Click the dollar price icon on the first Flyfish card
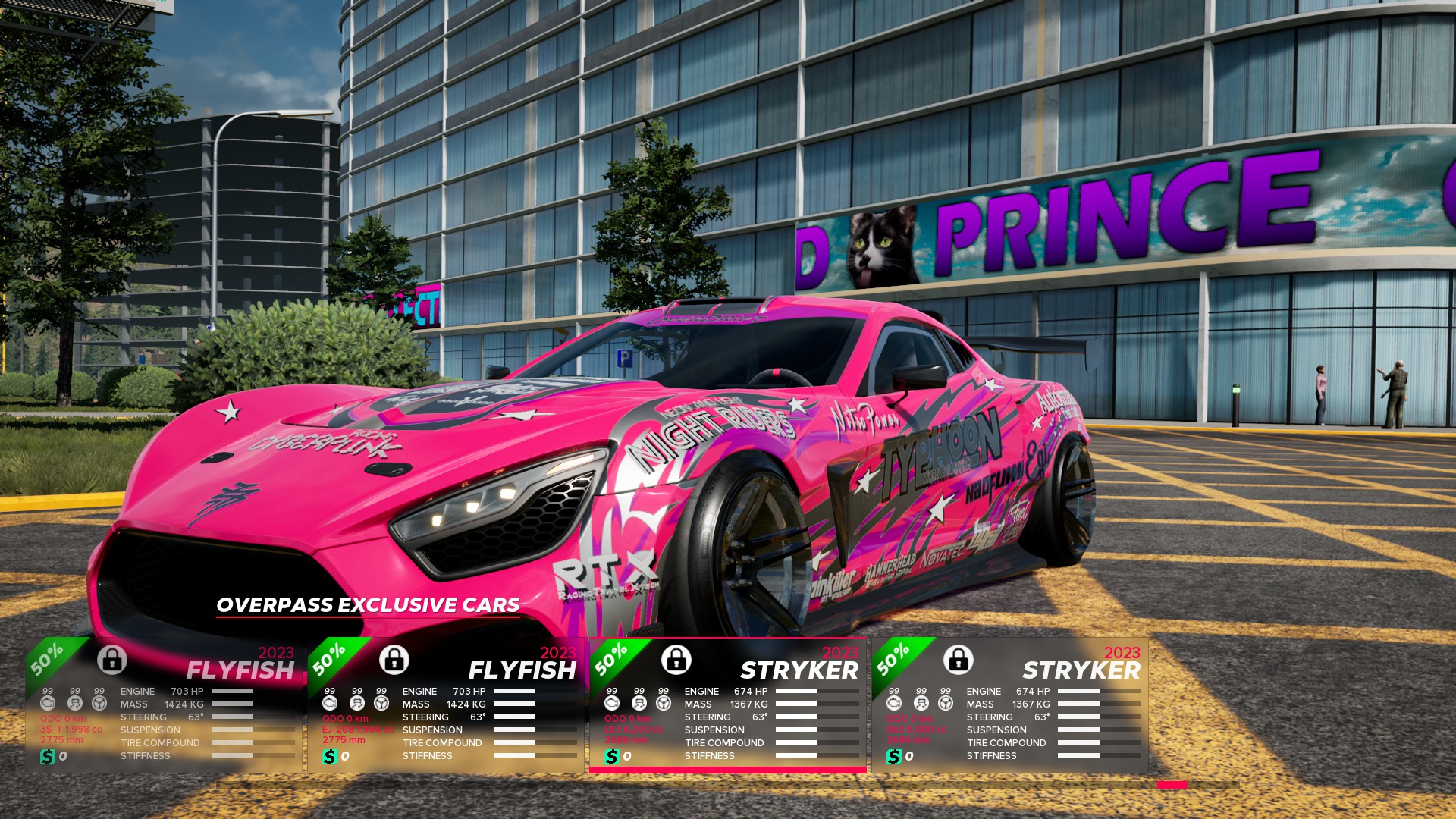This screenshot has width=1456, height=819. tap(47, 755)
